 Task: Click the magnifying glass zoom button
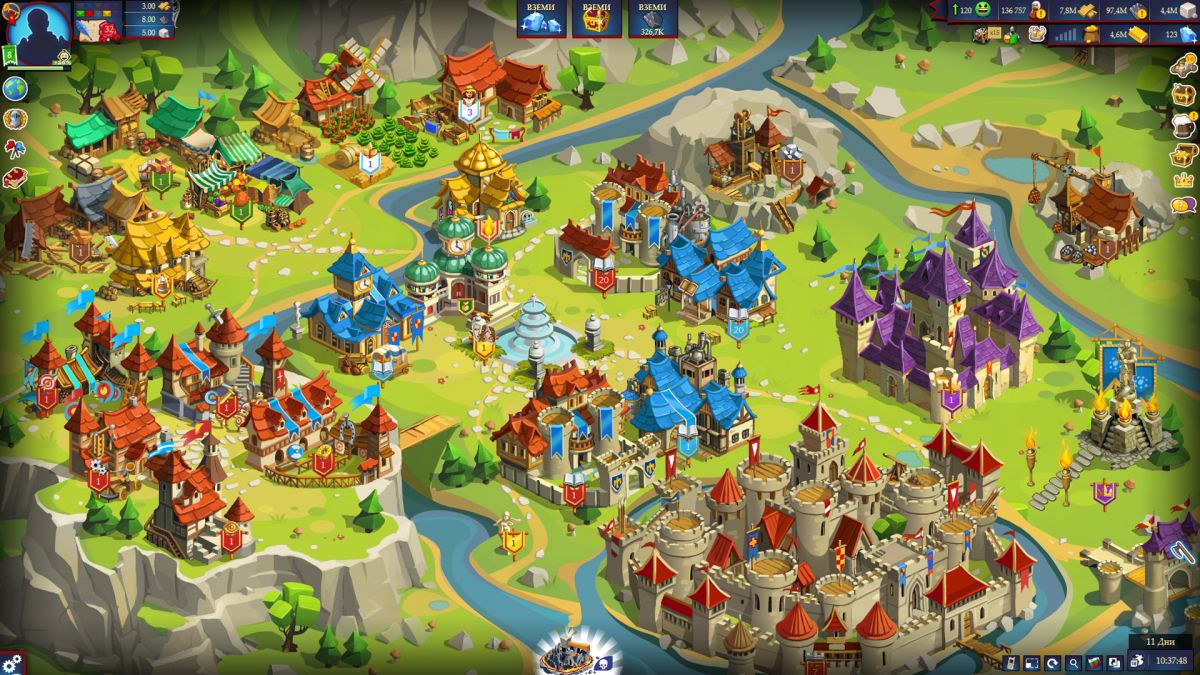pos(1073,662)
